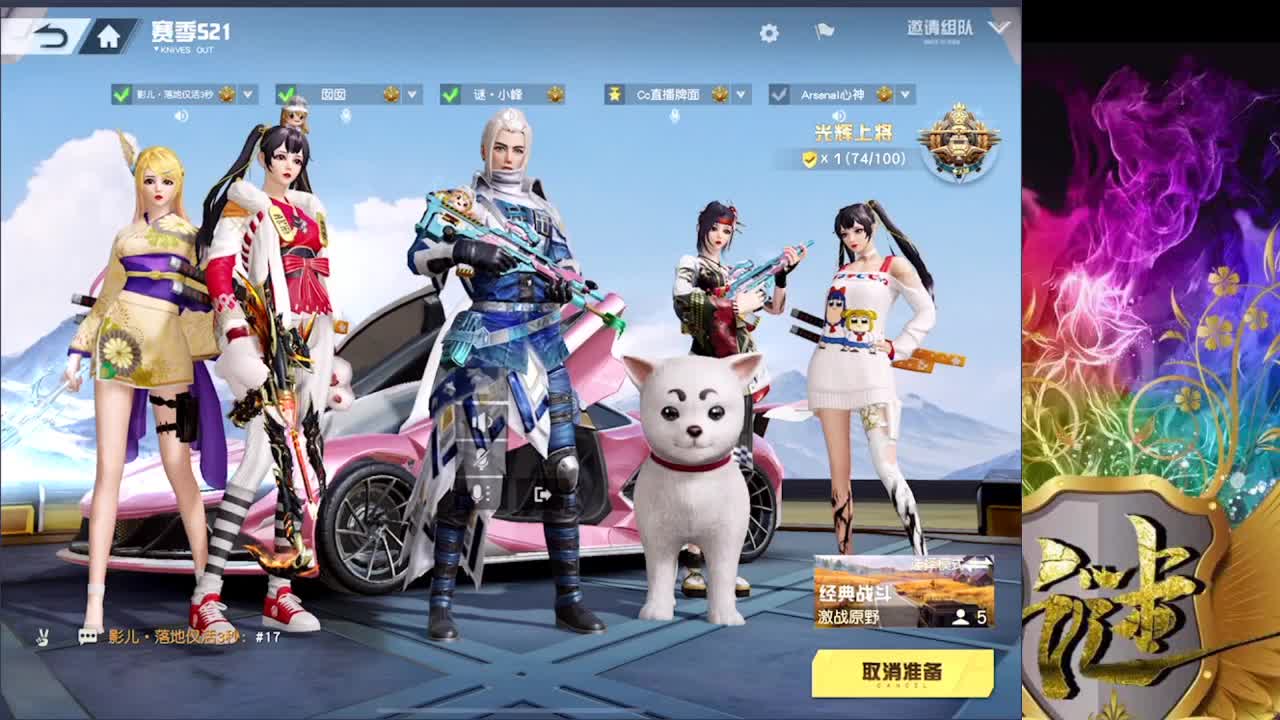The height and width of the screenshot is (720, 1280).
Task: Open the dropdown arrow next to 囡囡
Action: click(x=408, y=94)
